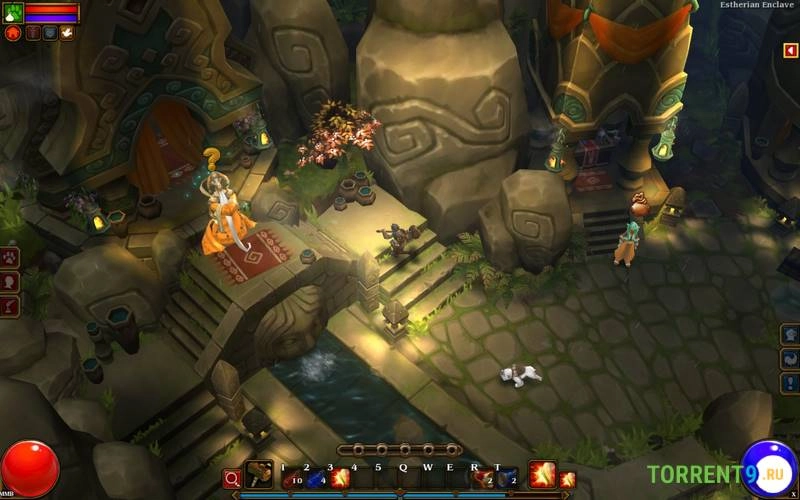The height and width of the screenshot is (500, 800).
Task: Activate the fire skill in slot 3
Action: 340,479
